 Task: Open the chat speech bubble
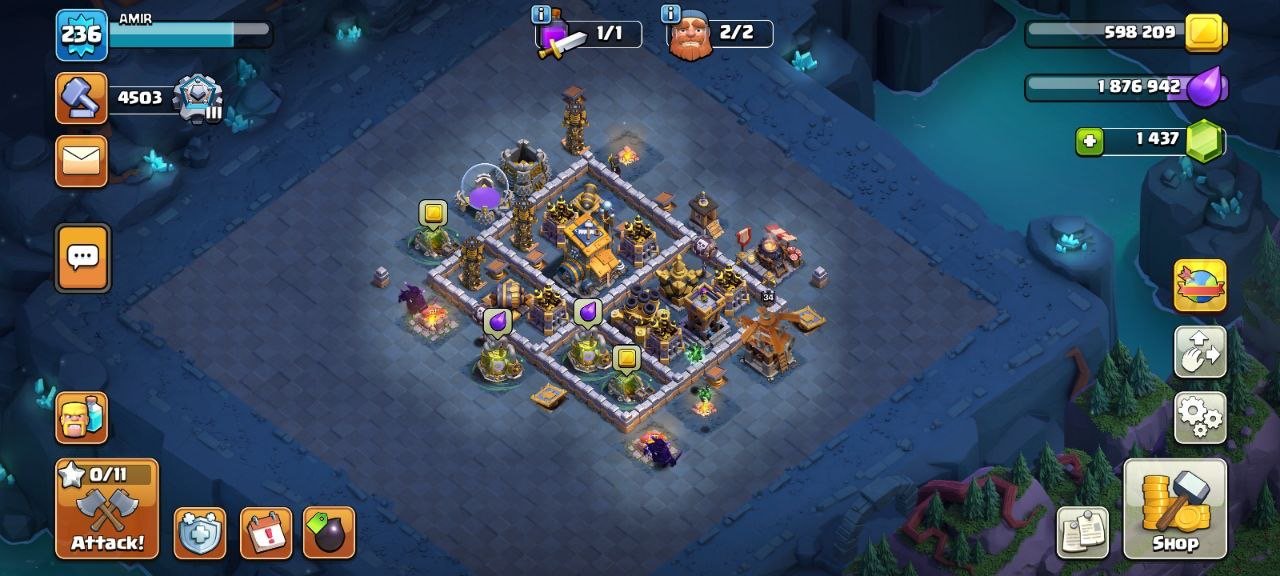82,258
